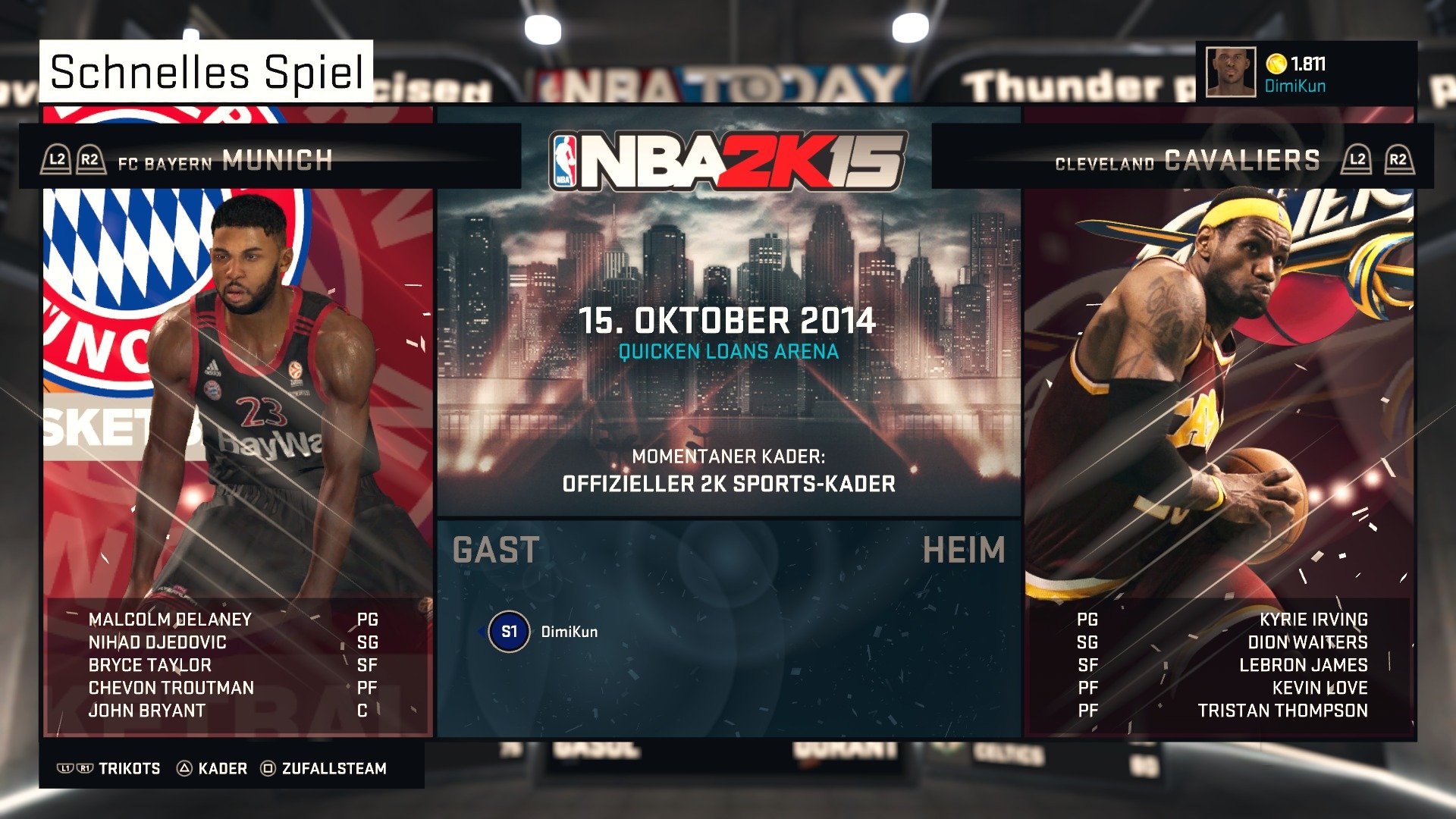Click the gold coin currency icon
Screen dimensions: 1456x819
1276,65
